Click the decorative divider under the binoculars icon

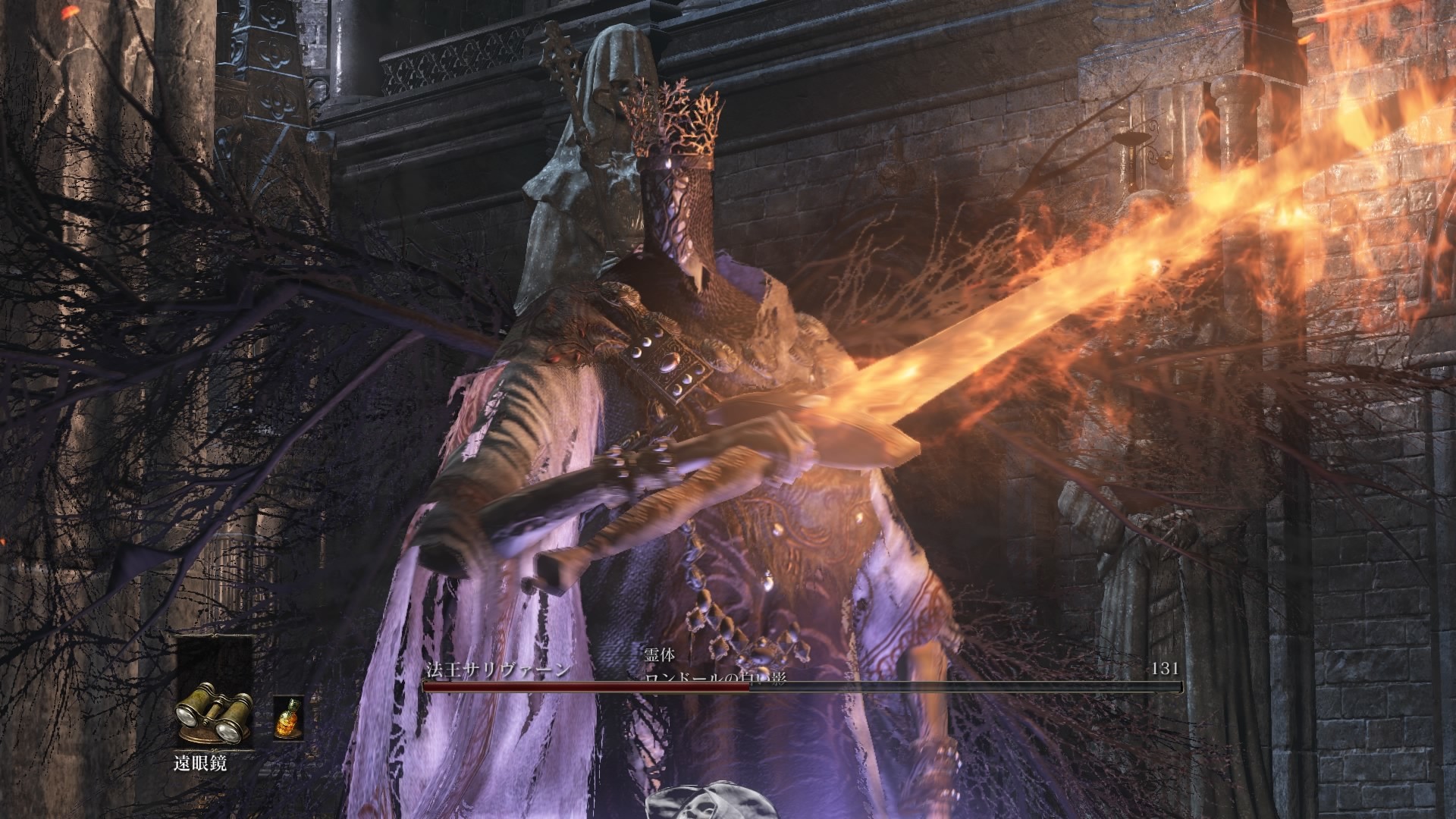tap(213, 749)
